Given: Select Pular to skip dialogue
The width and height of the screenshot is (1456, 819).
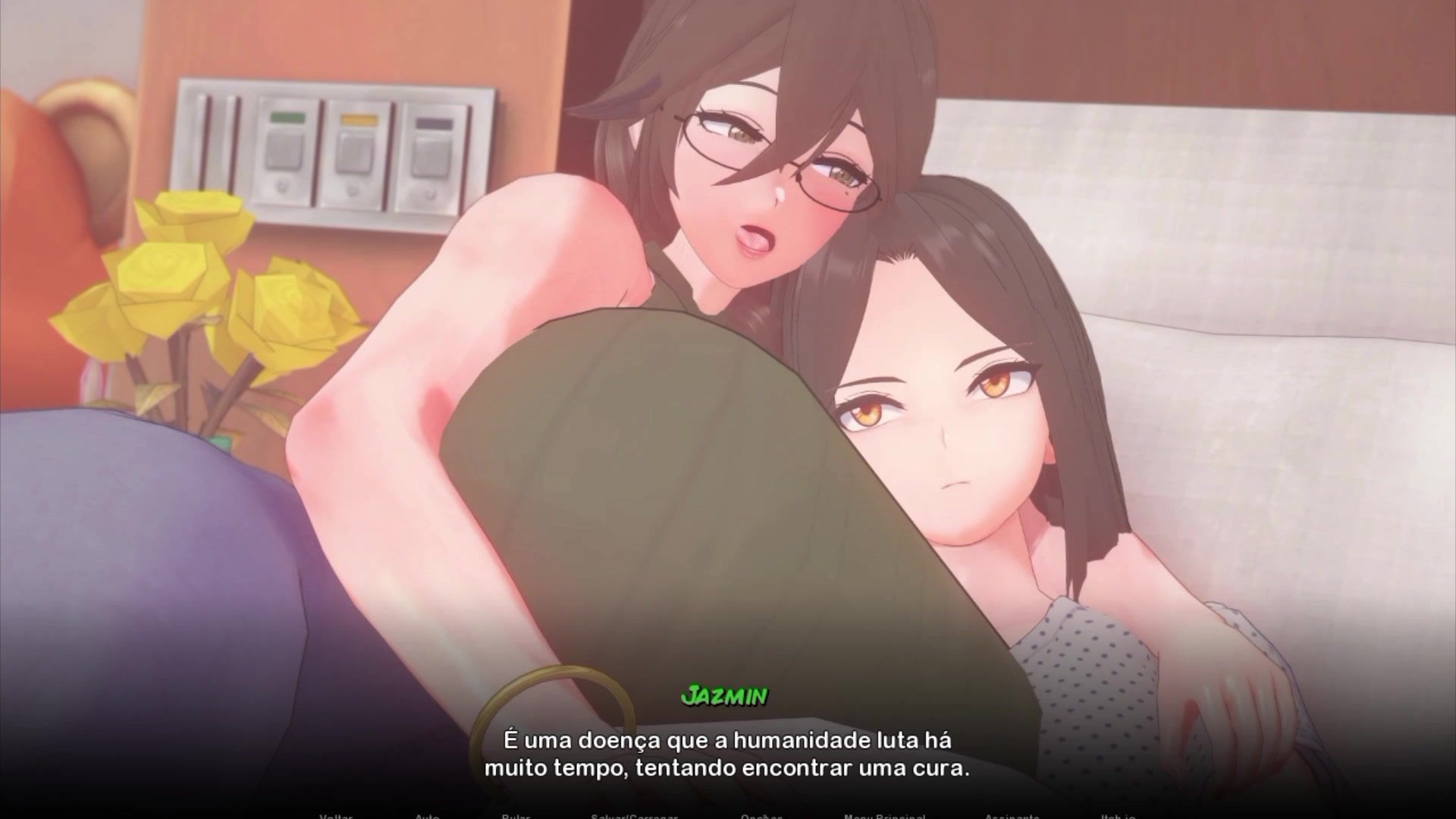Looking at the screenshot, I should (516, 816).
